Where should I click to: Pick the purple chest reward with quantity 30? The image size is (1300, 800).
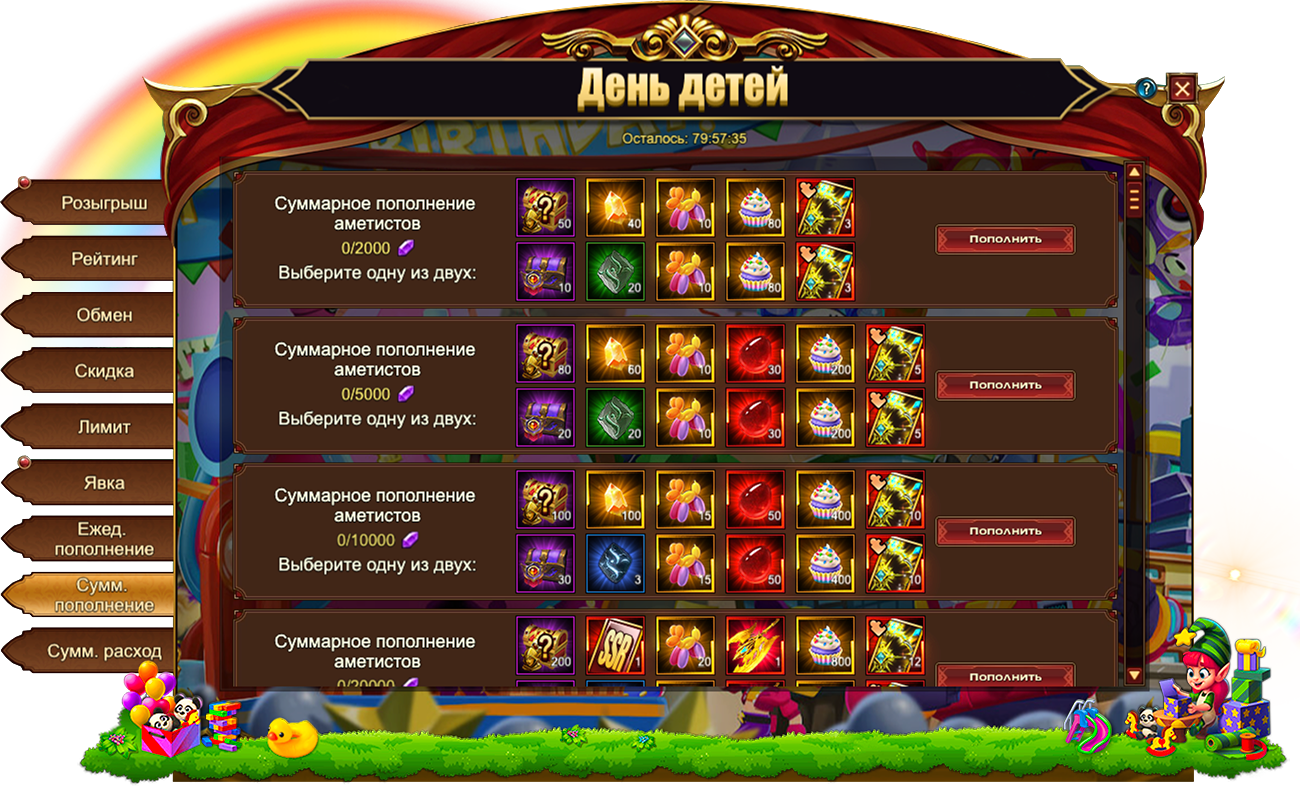[x=545, y=563]
